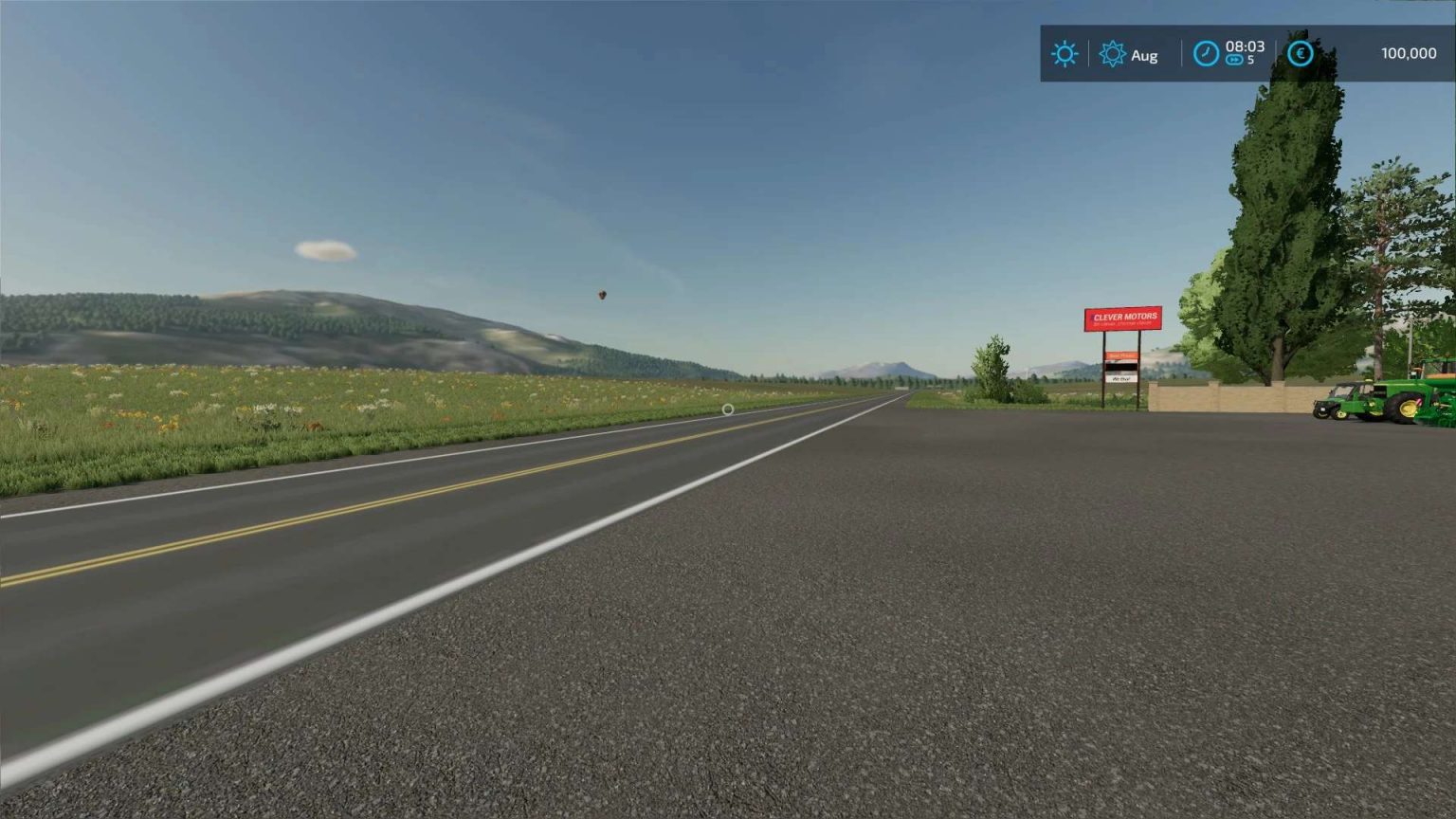Click the crosshair circle on the road

tap(727, 409)
